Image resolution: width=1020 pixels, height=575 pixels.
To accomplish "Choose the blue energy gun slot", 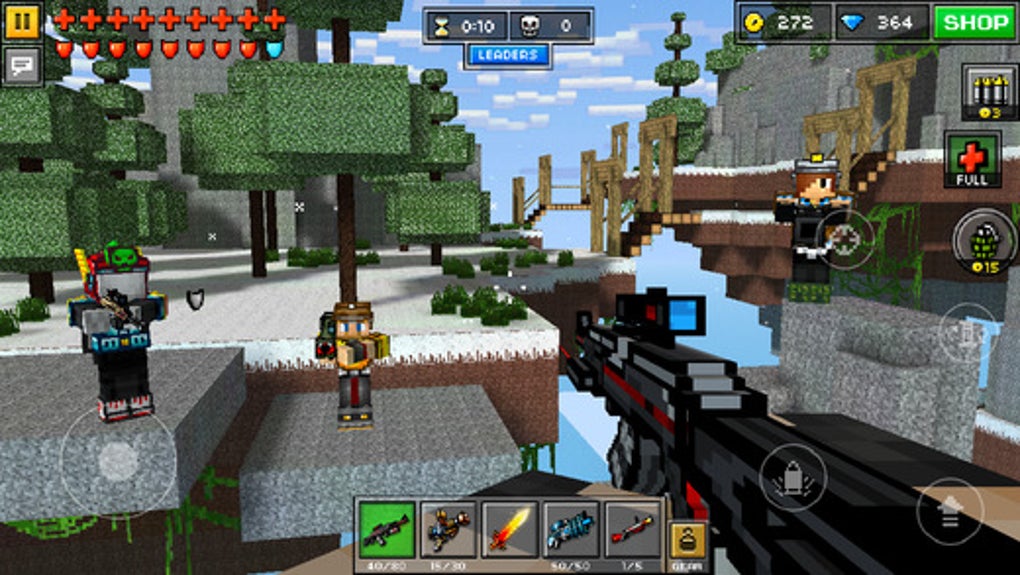I will pyautogui.click(x=571, y=530).
